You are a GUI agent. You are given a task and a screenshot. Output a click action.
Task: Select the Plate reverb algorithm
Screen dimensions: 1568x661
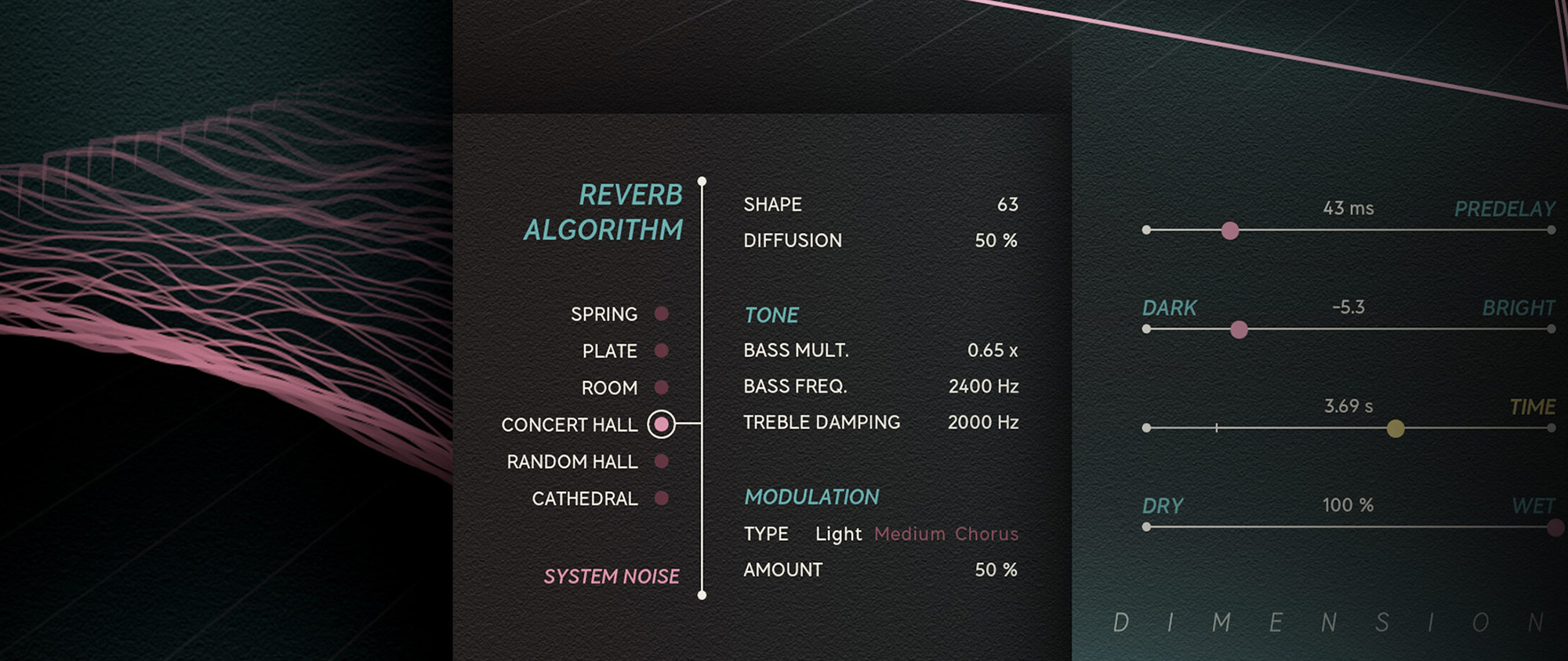coord(661,350)
